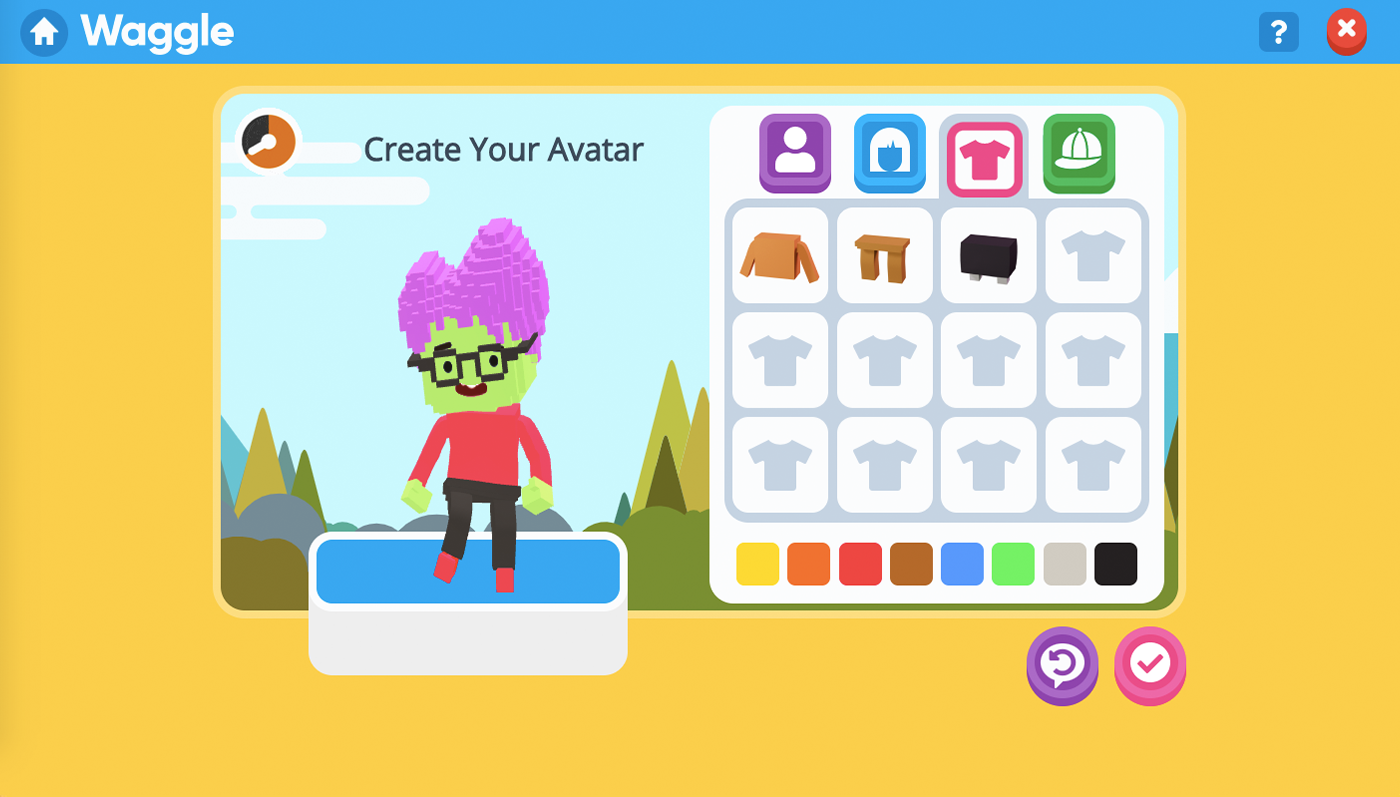Undo changes with the purple undo icon

[1061, 666]
